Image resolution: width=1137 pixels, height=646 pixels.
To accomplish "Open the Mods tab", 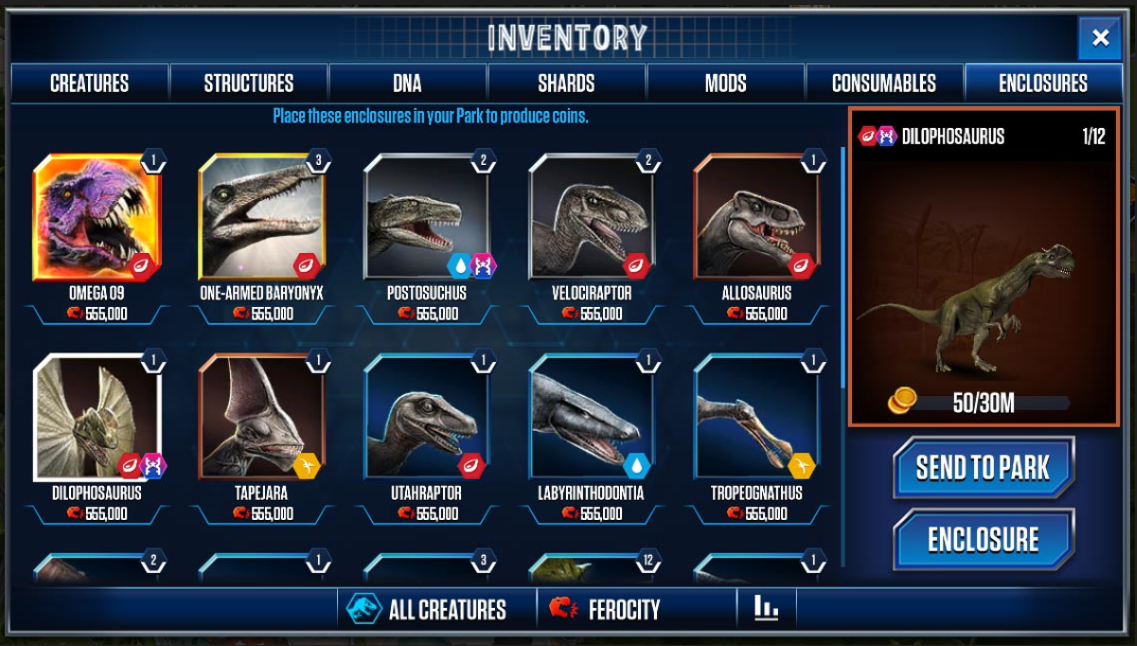I will click(x=725, y=83).
